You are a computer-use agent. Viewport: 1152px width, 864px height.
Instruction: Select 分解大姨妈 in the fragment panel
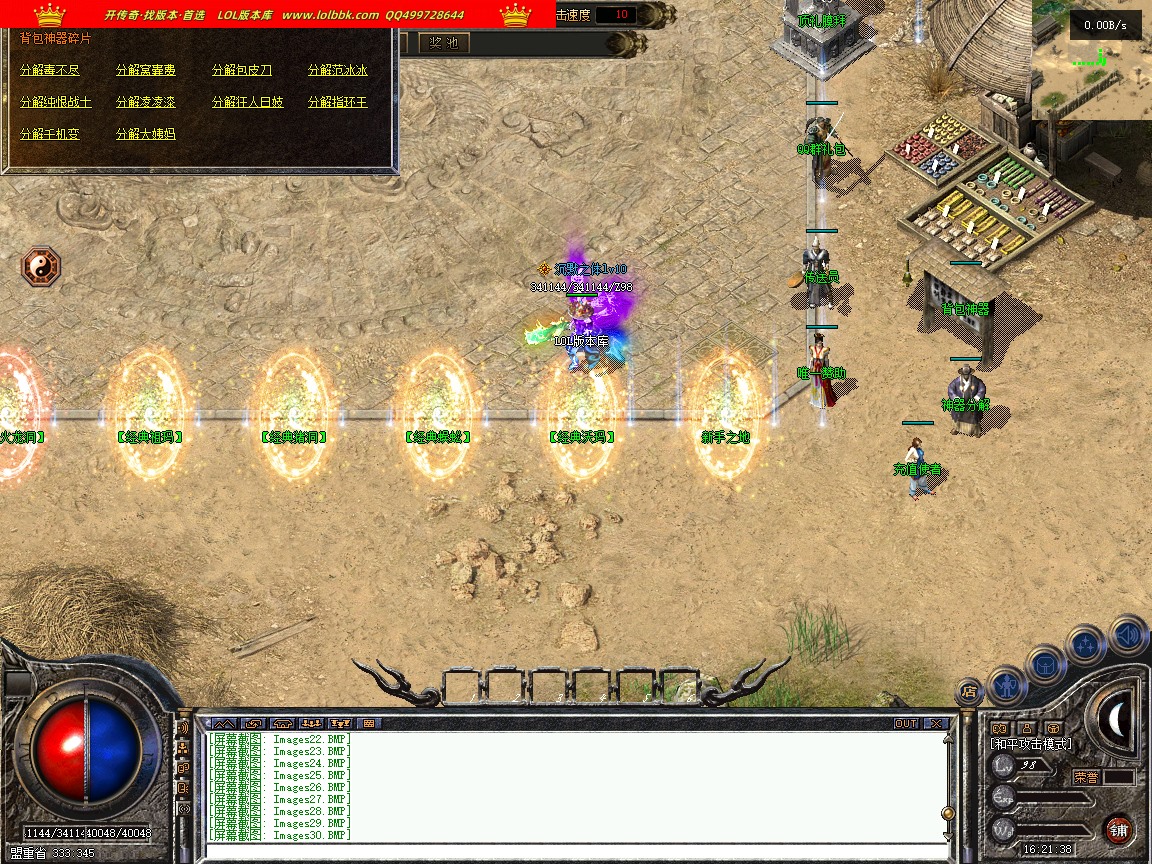coord(145,134)
